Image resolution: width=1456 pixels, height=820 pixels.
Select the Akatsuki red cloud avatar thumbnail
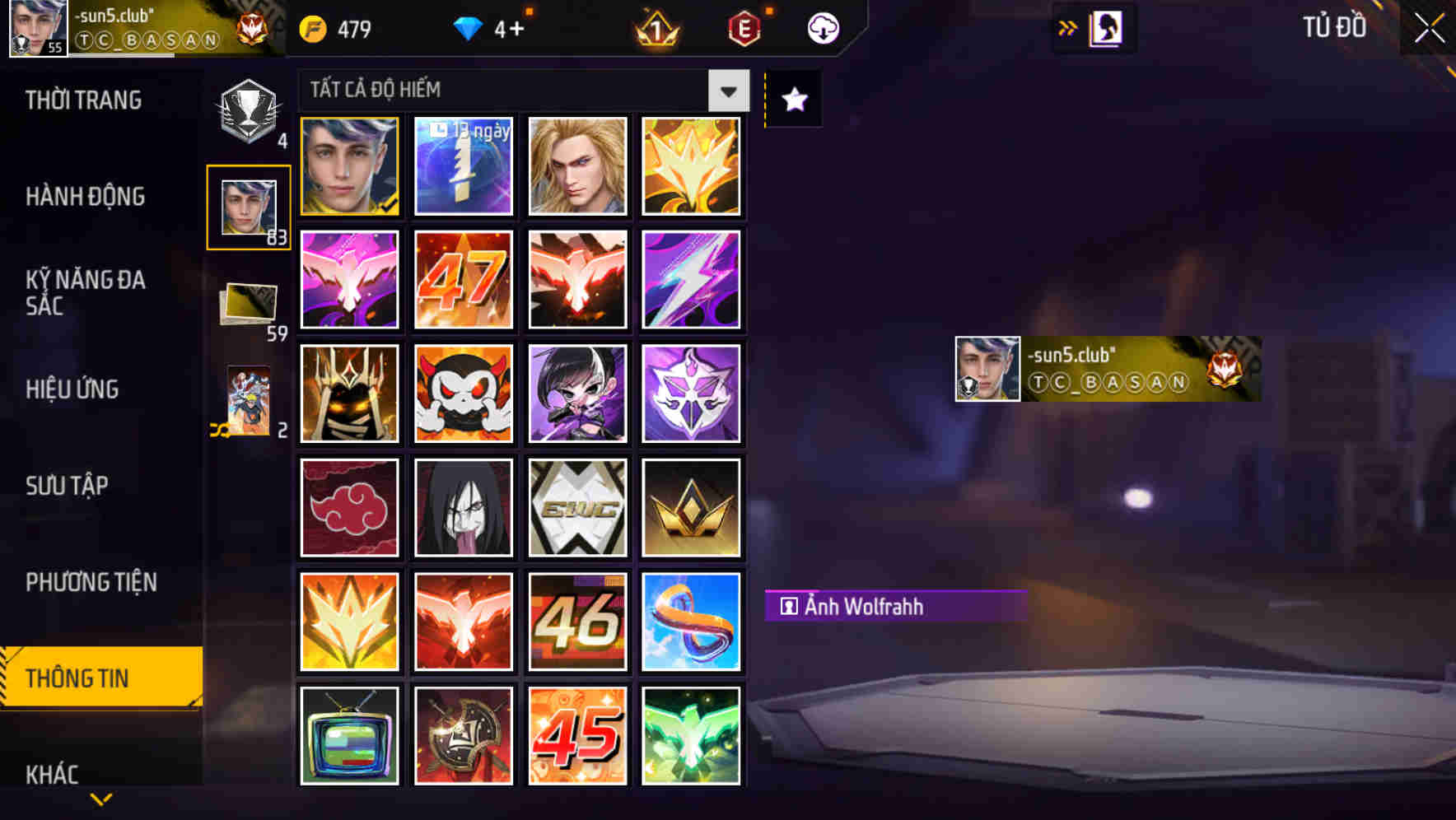pos(348,506)
